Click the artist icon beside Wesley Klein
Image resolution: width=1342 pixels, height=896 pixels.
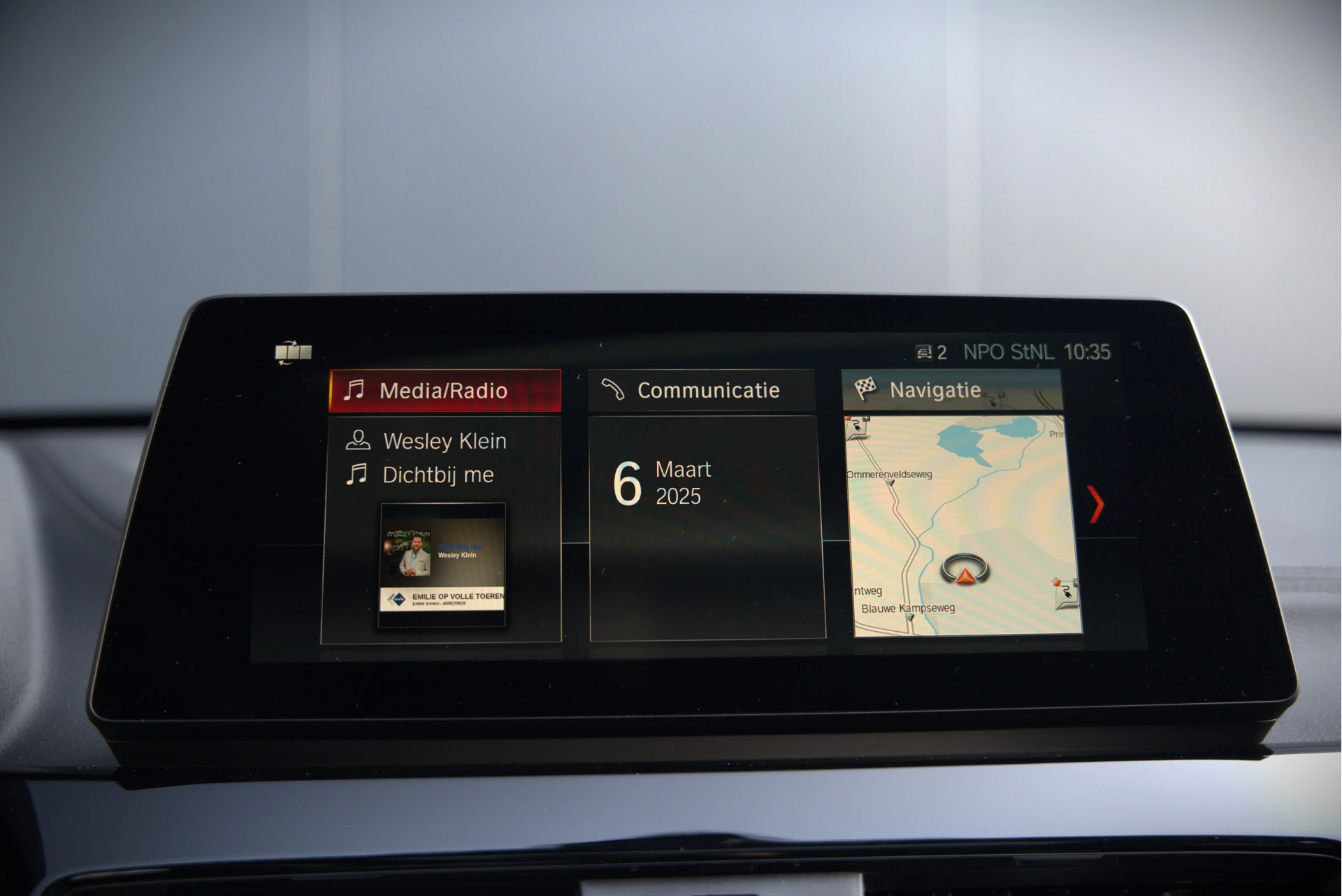(357, 440)
